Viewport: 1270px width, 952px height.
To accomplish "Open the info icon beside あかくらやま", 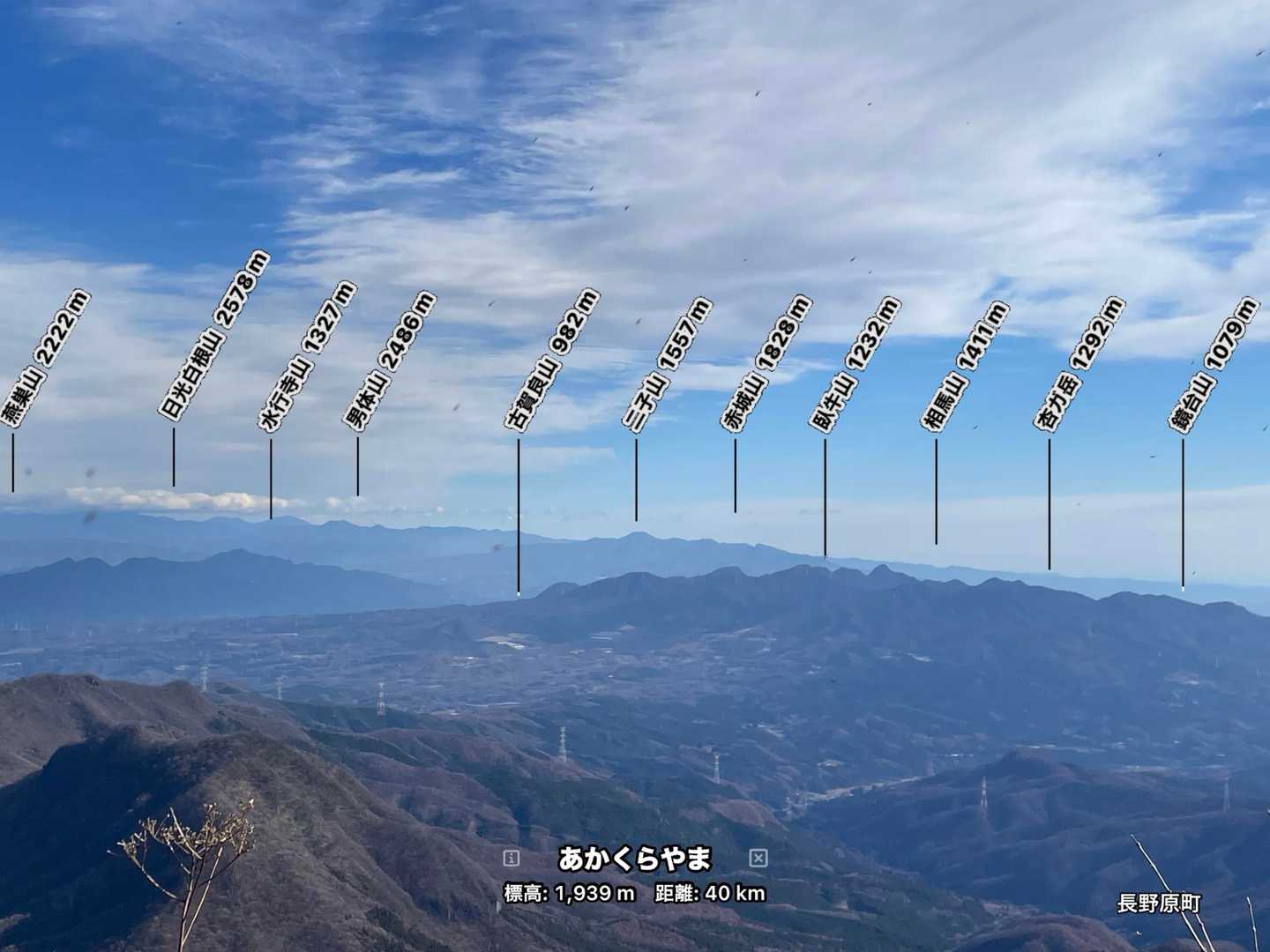I will coord(511,858).
